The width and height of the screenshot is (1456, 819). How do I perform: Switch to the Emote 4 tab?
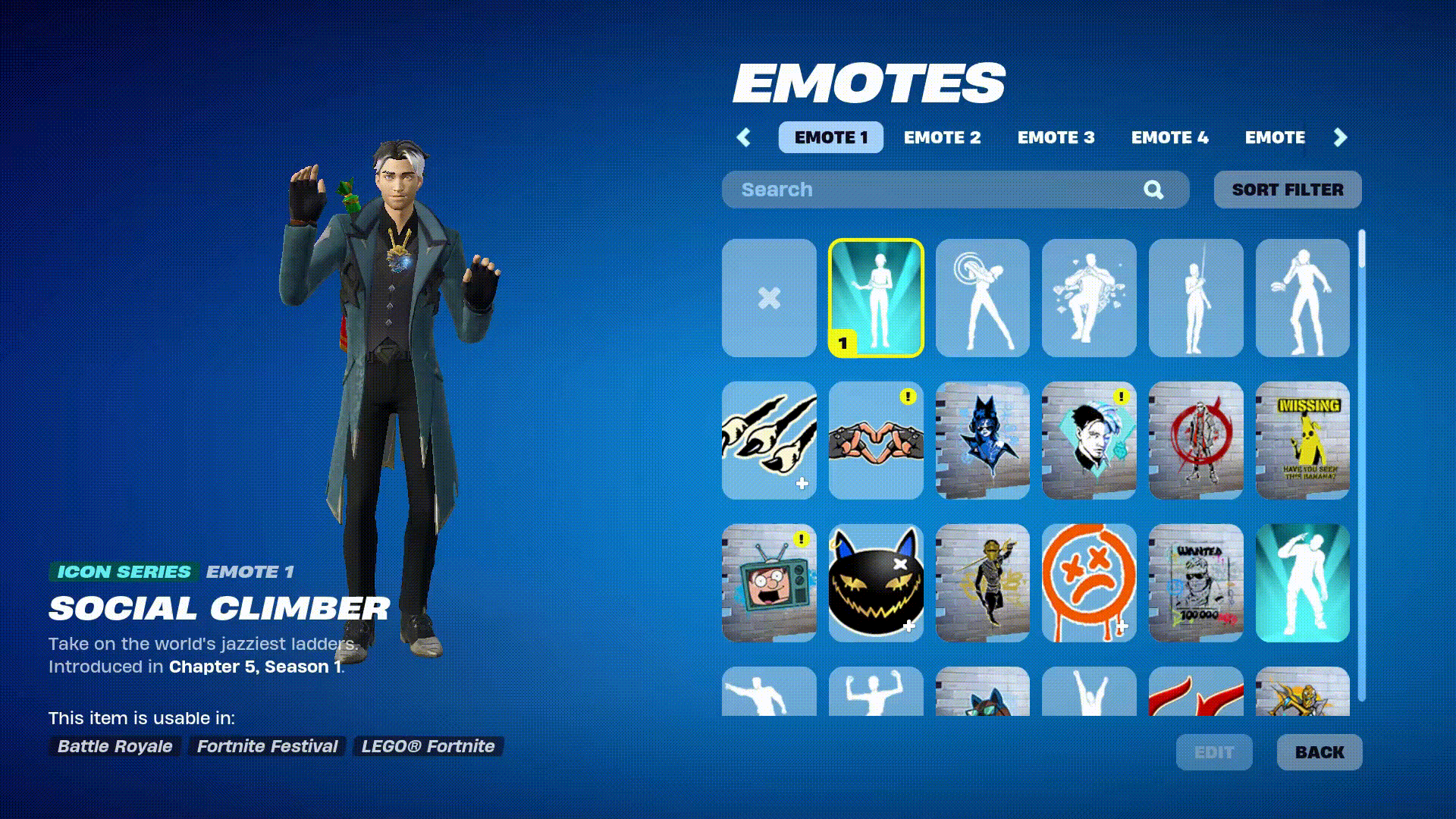click(1169, 137)
